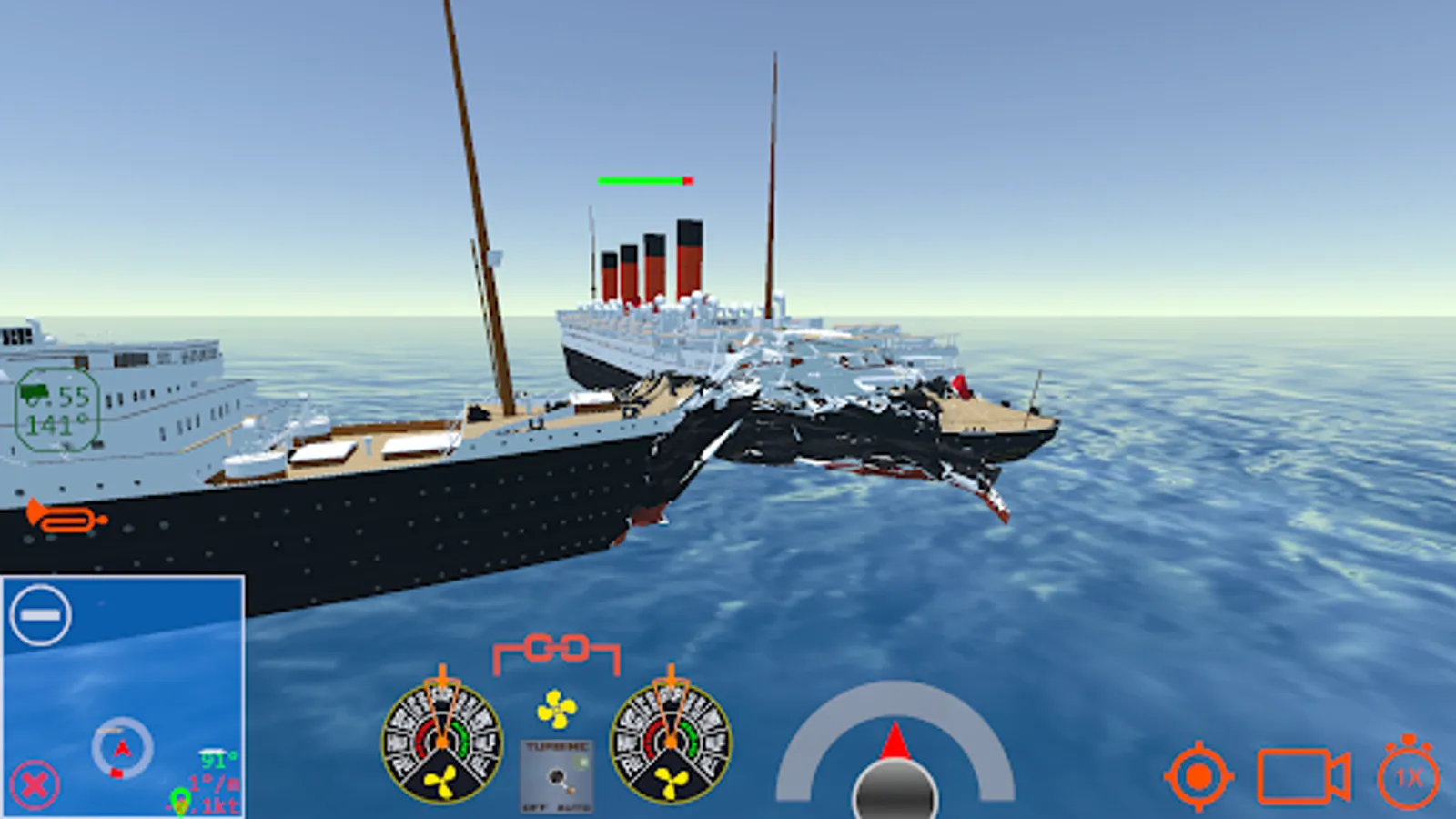Click the green ship status indicator showing 141°
The width and height of the screenshot is (1456, 819).
(x=56, y=407)
